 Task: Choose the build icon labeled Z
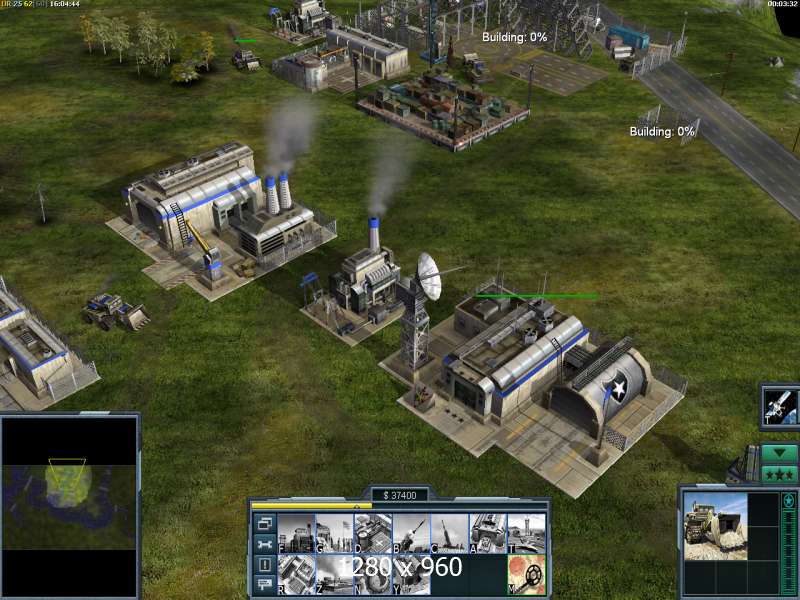click(334, 575)
